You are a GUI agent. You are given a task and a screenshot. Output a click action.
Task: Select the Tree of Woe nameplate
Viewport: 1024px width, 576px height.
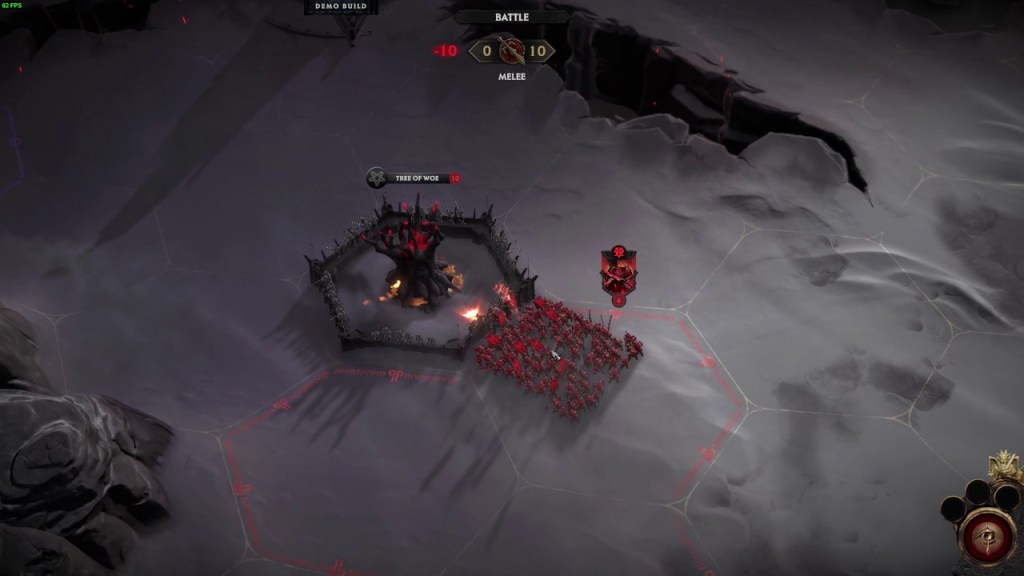(414, 178)
